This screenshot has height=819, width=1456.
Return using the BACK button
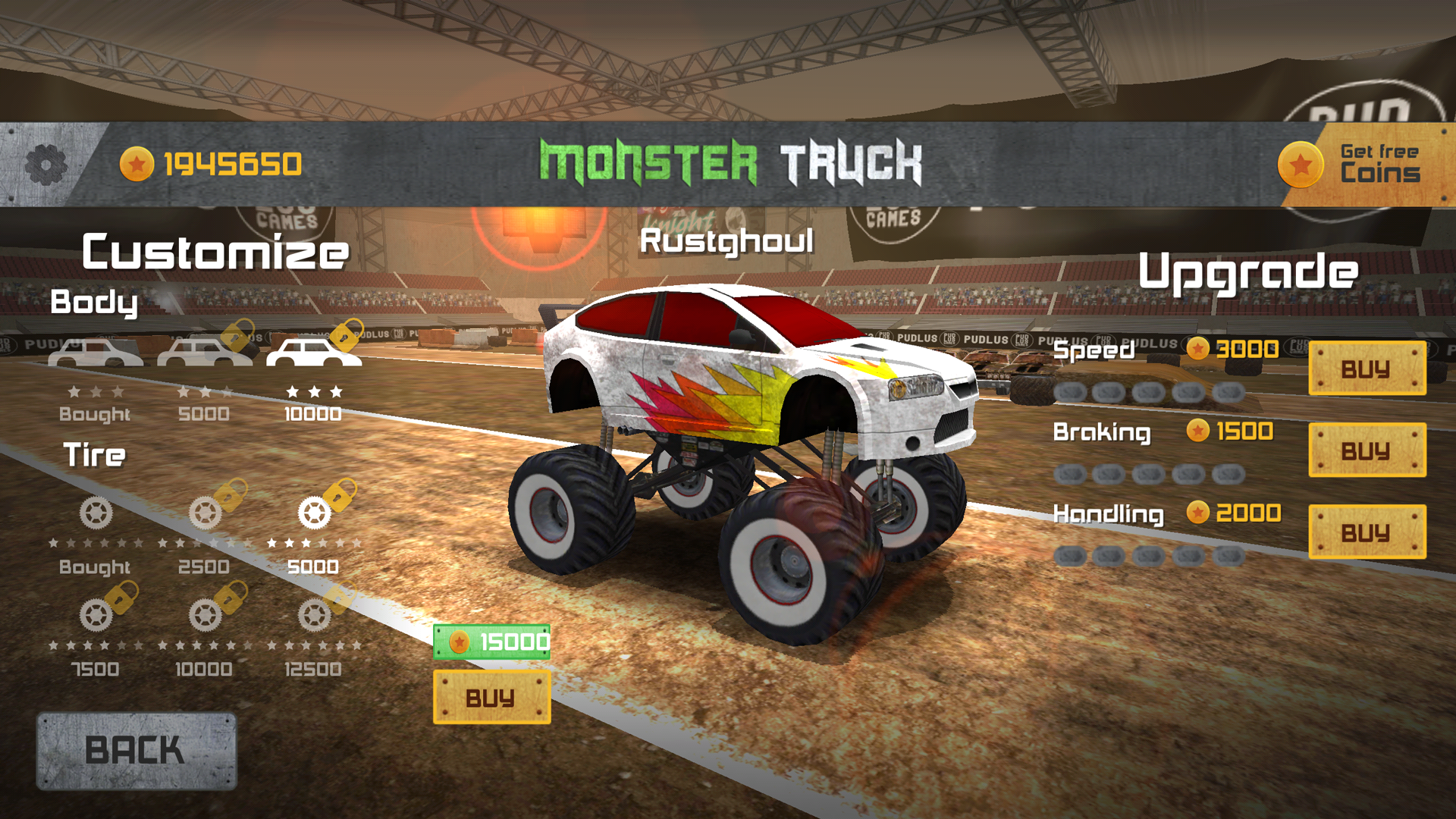pyautogui.click(x=136, y=749)
